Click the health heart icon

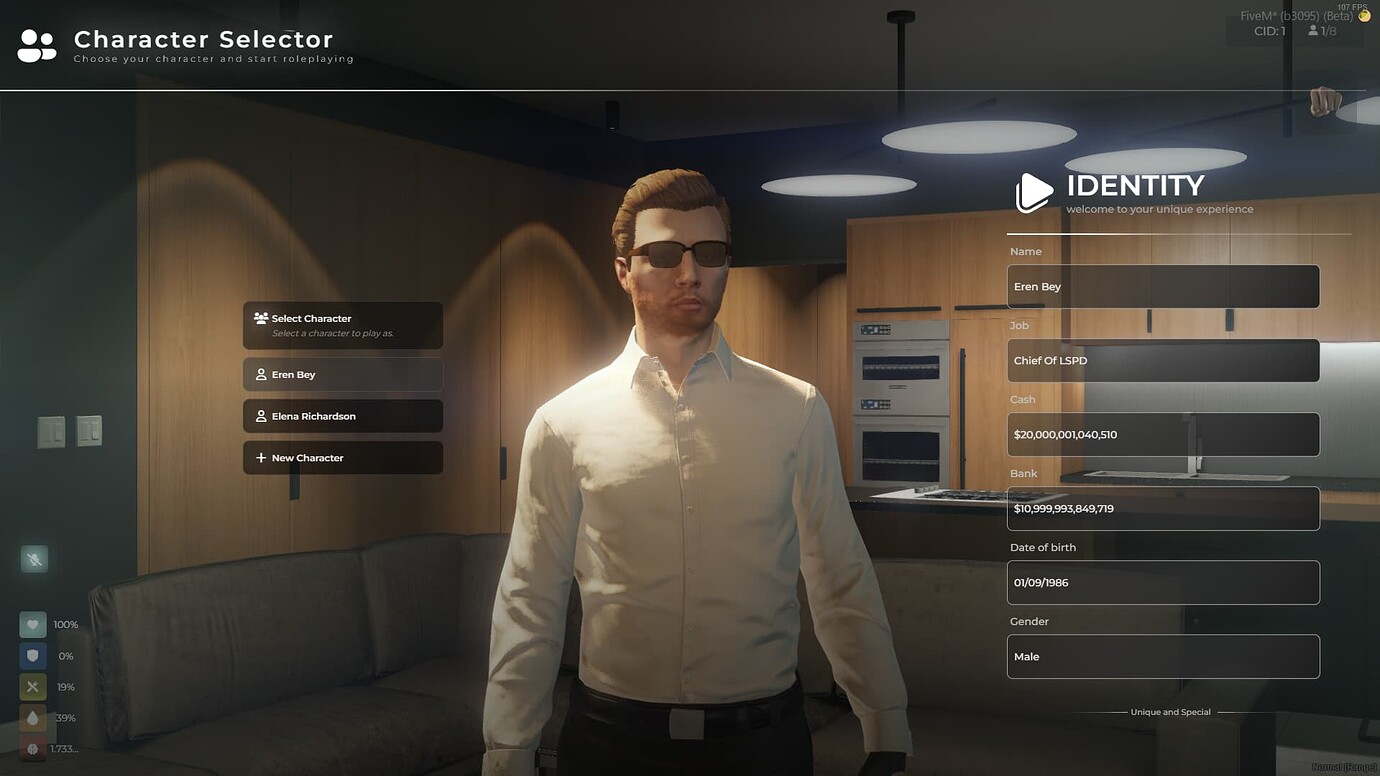click(x=33, y=624)
